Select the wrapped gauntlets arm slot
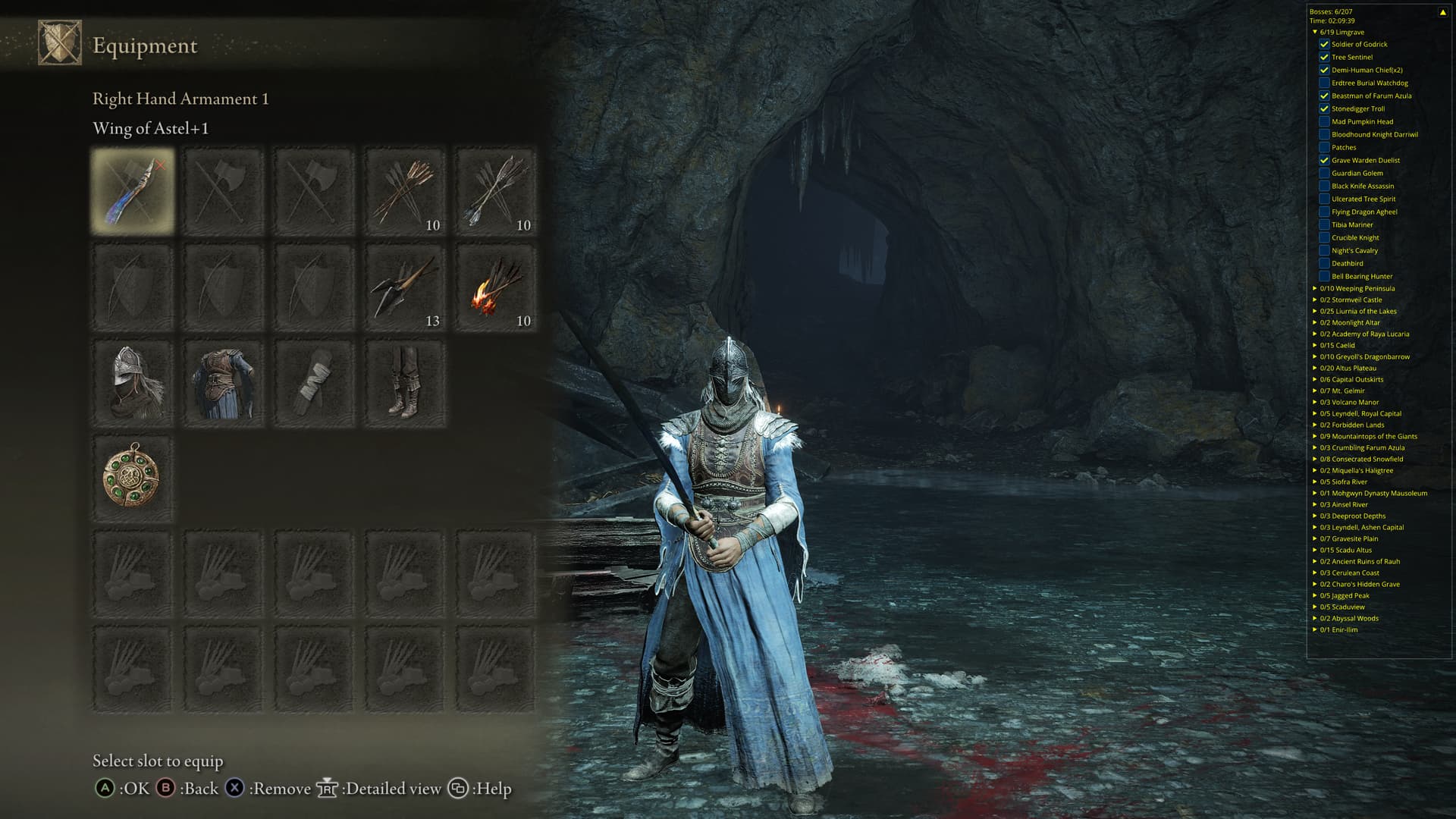This screenshot has height=819, width=1456. pyautogui.click(x=315, y=384)
